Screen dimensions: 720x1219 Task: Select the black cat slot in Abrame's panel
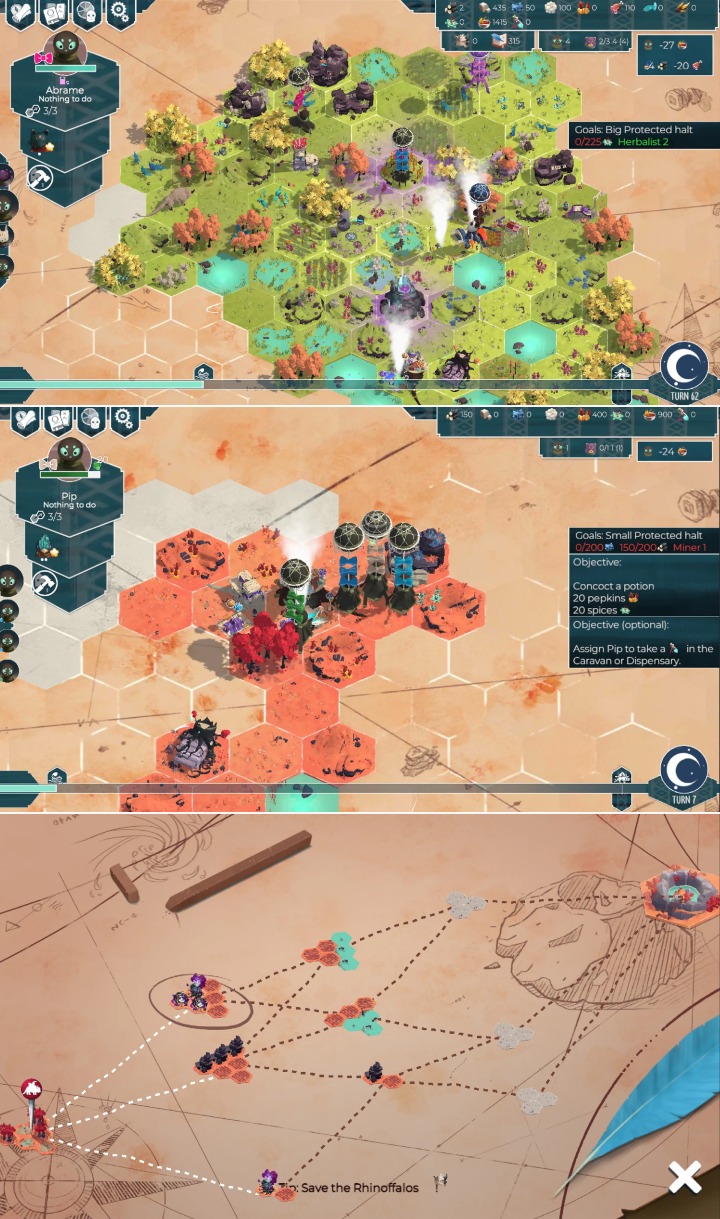(x=42, y=141)
